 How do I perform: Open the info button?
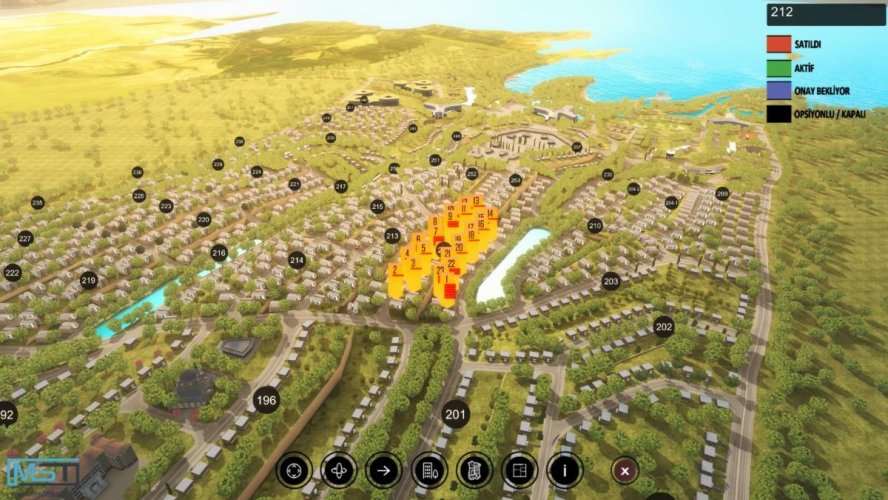564,469
